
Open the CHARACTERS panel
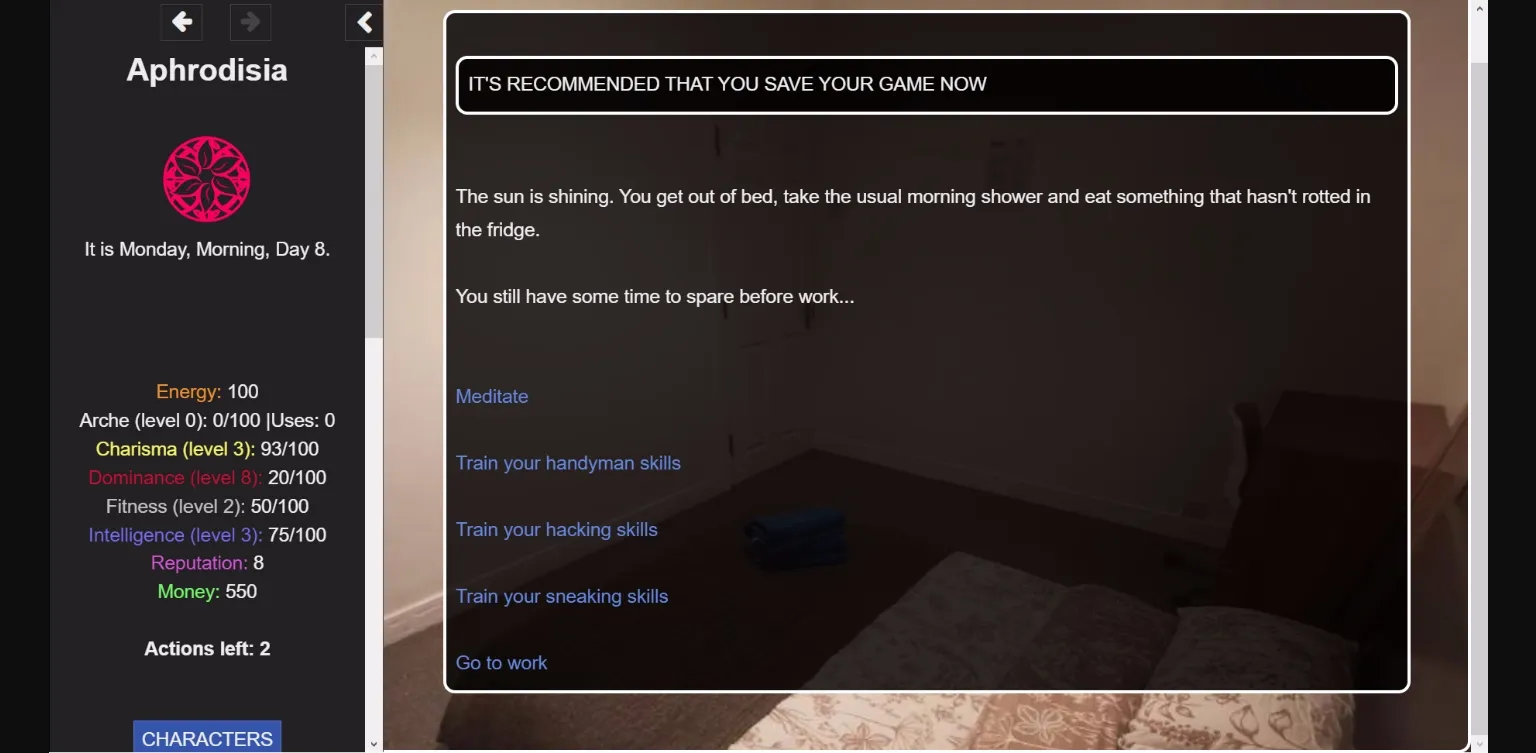click(206, 738)
